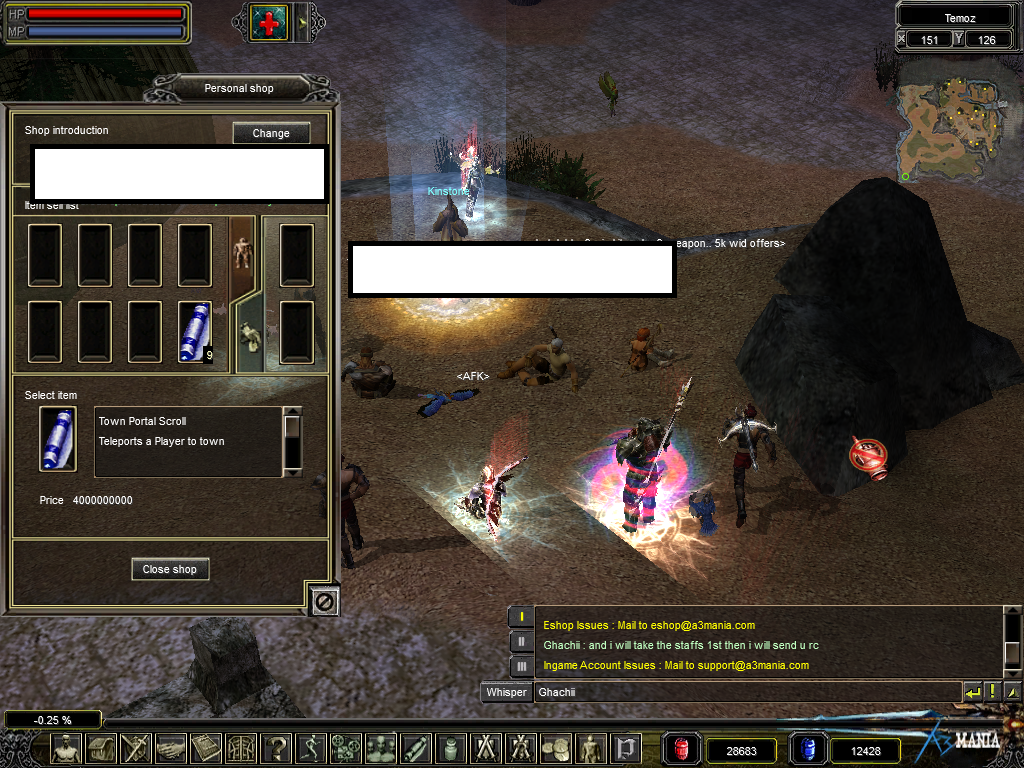Click the circle-slash icon at shop corner
Screen dimensions: 1024x768
click(x=324, y=600)
